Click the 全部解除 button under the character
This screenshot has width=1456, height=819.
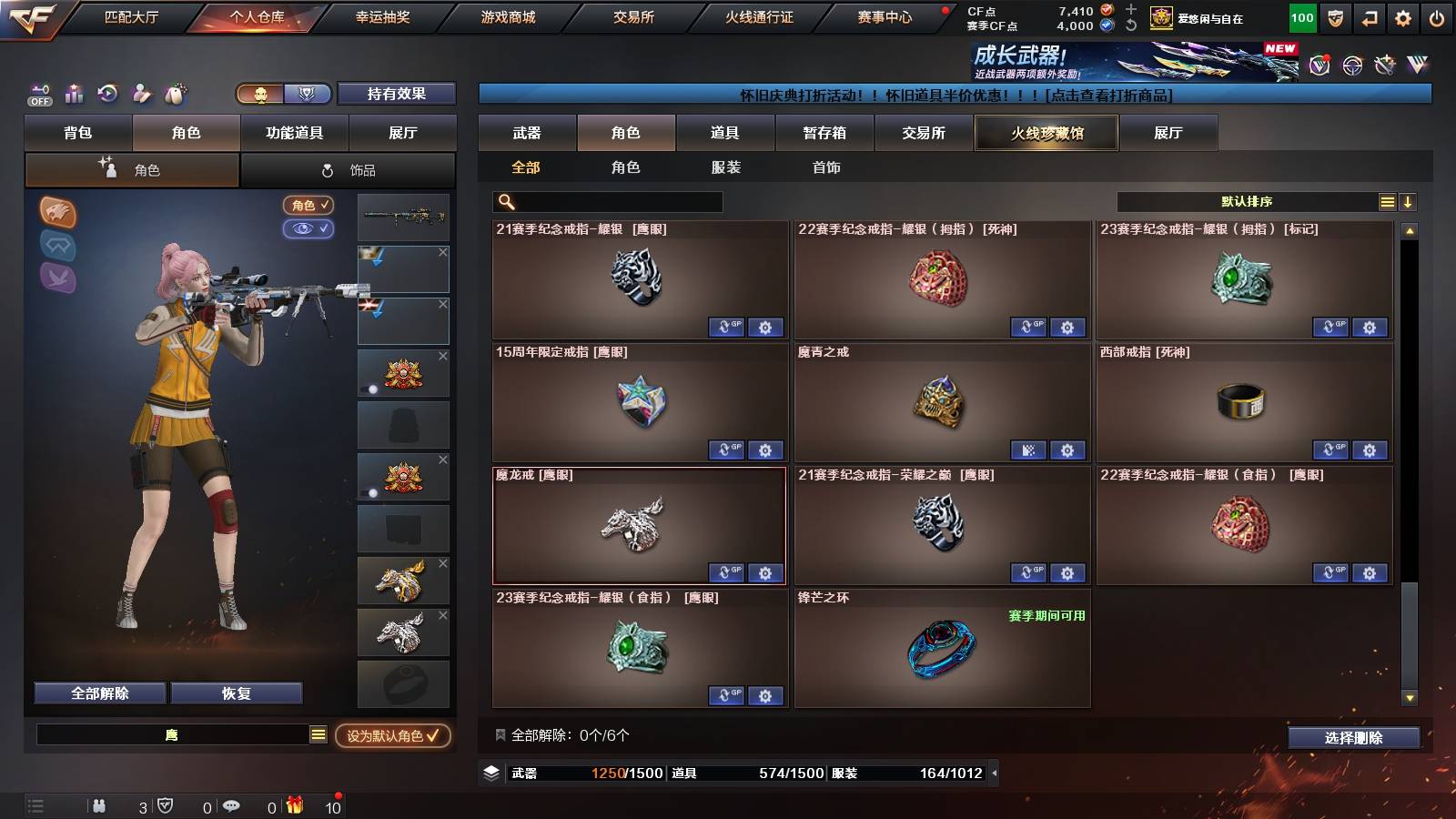tap(98, 693)
